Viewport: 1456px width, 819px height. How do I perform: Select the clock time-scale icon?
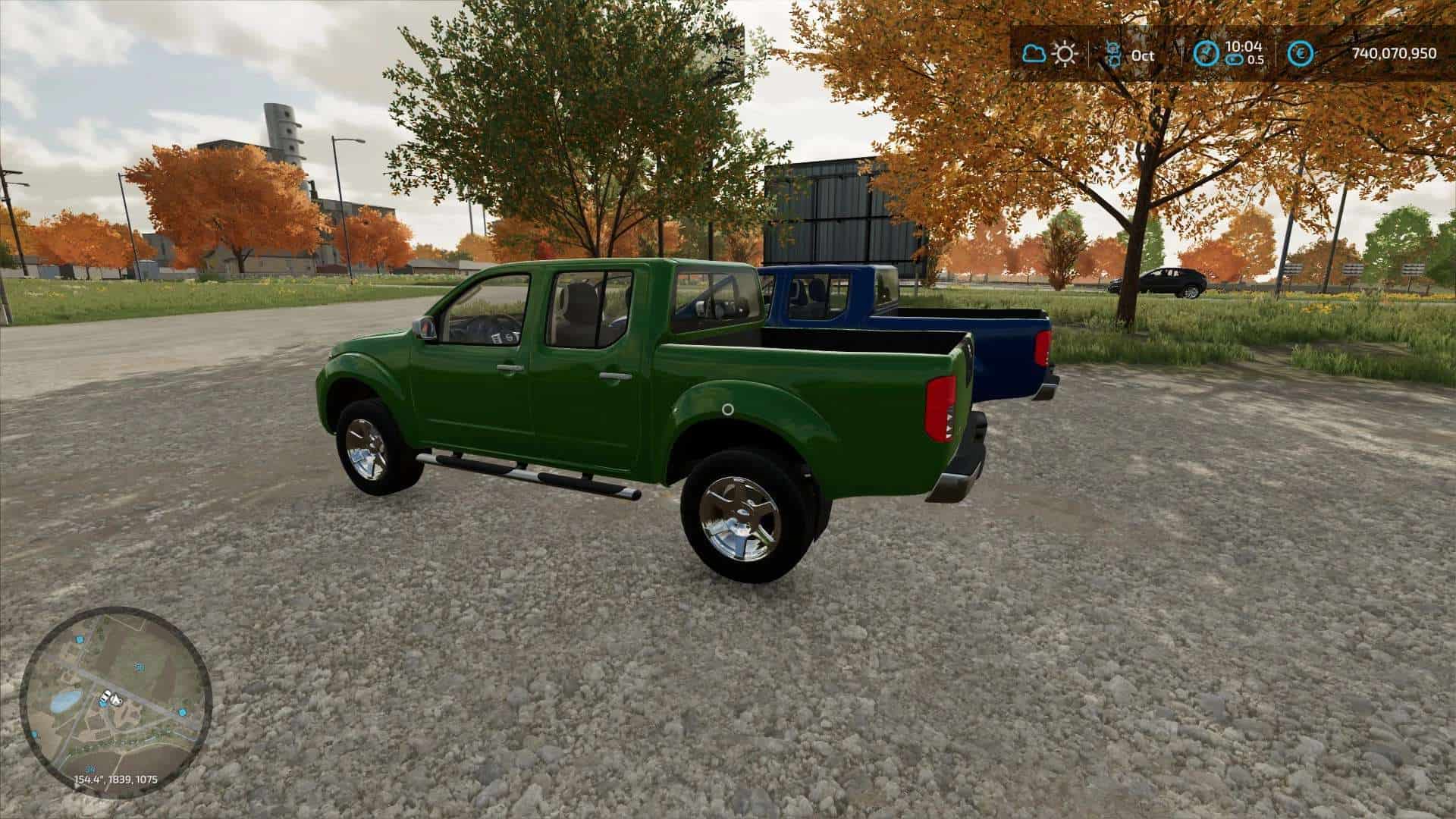1206,54
